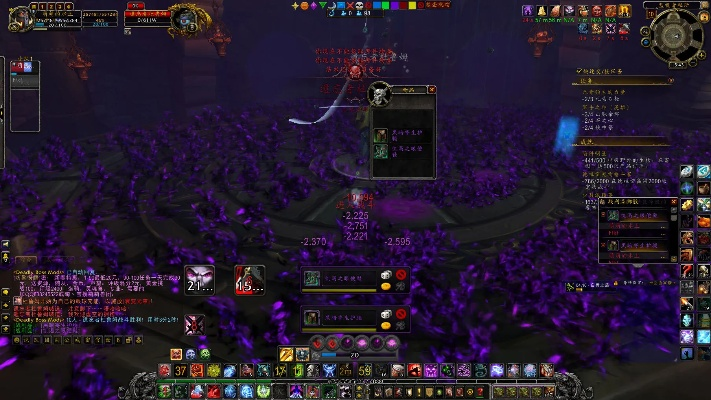Image resolution: width=711 pixels, height=400 pixels.
Task: Activate the action bar slot showing 59
Action: coord(365,371)
